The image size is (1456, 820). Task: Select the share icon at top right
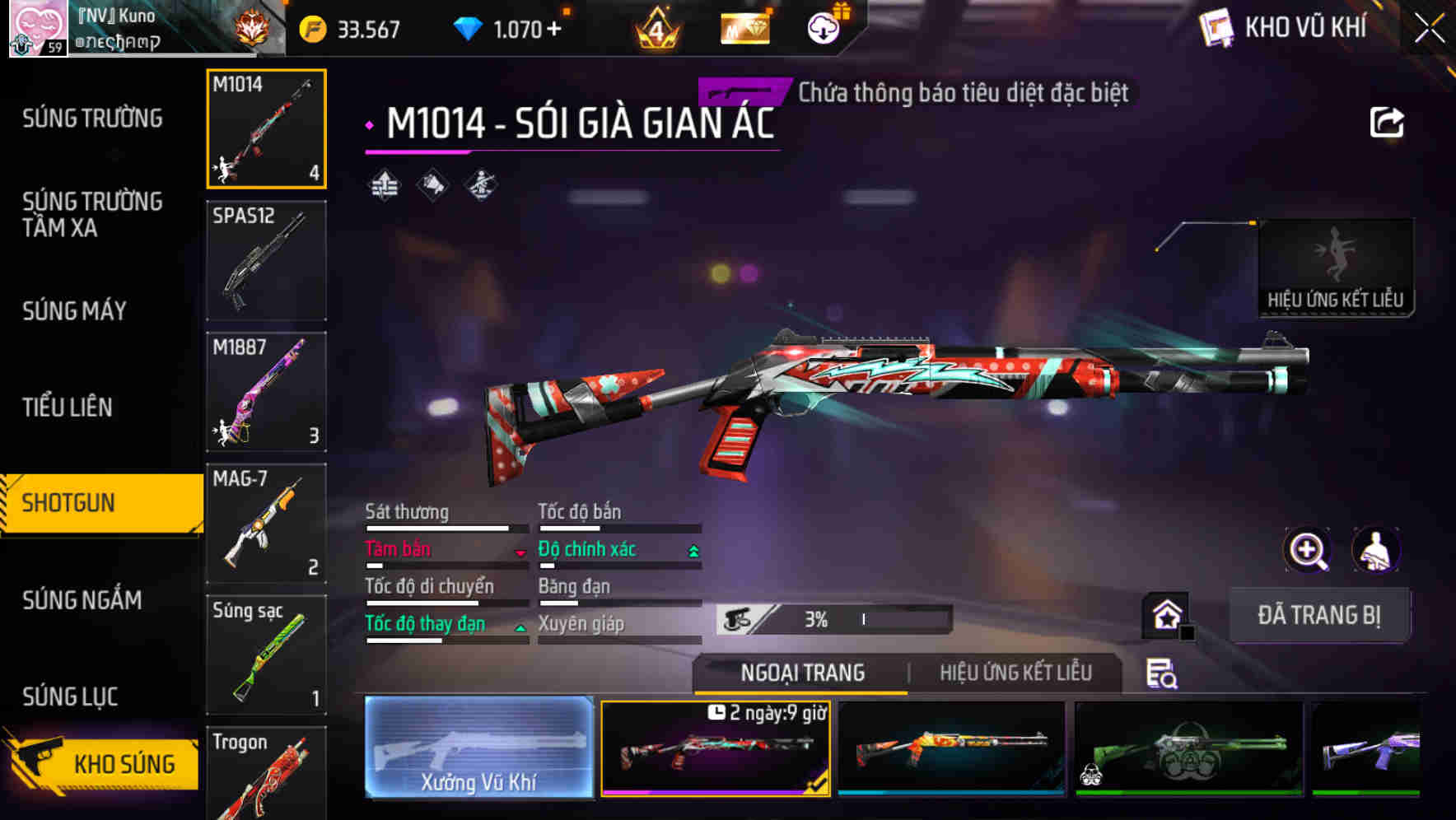1387,122
